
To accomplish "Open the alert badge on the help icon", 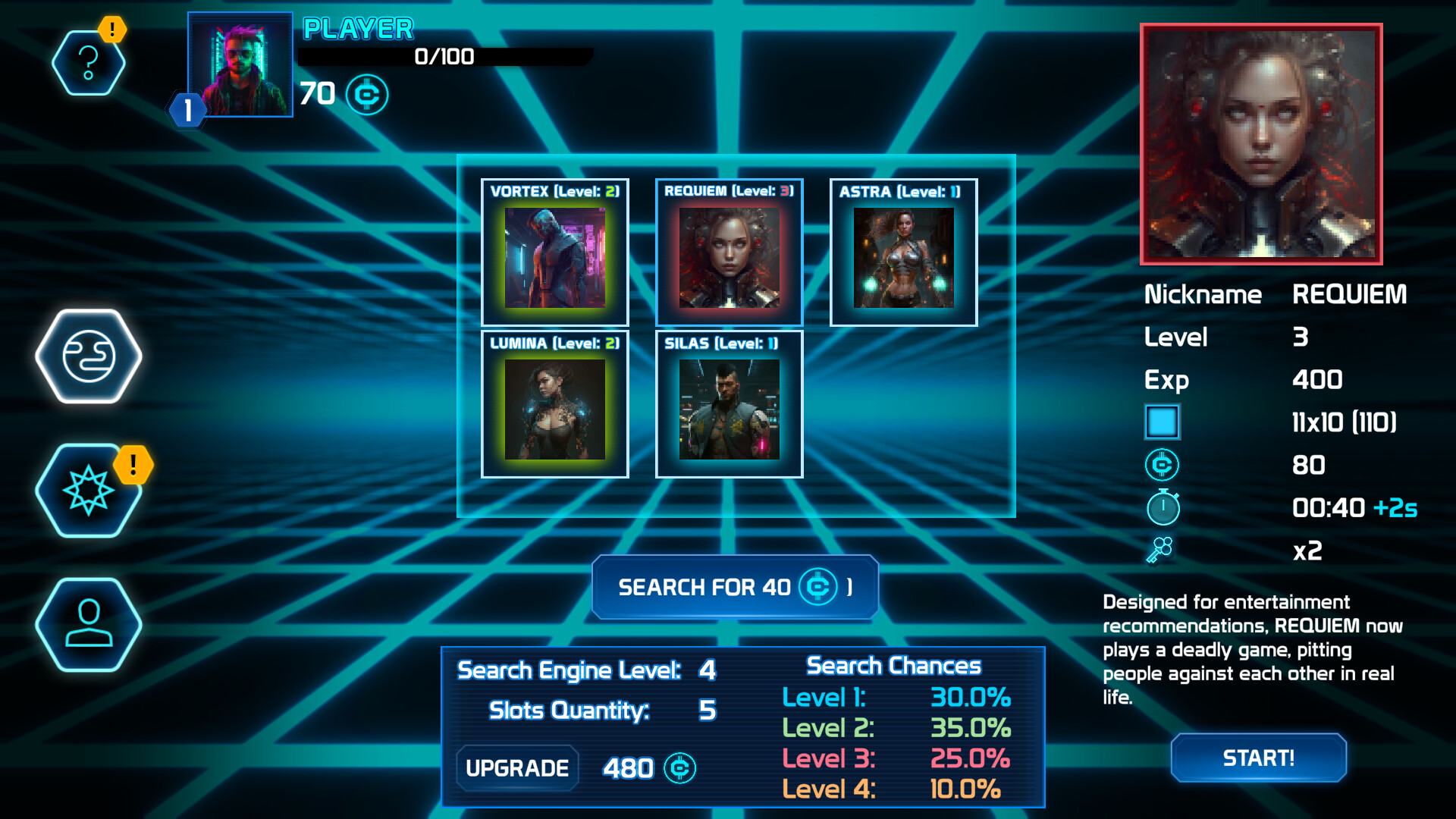I will click(x=112, y=30).
